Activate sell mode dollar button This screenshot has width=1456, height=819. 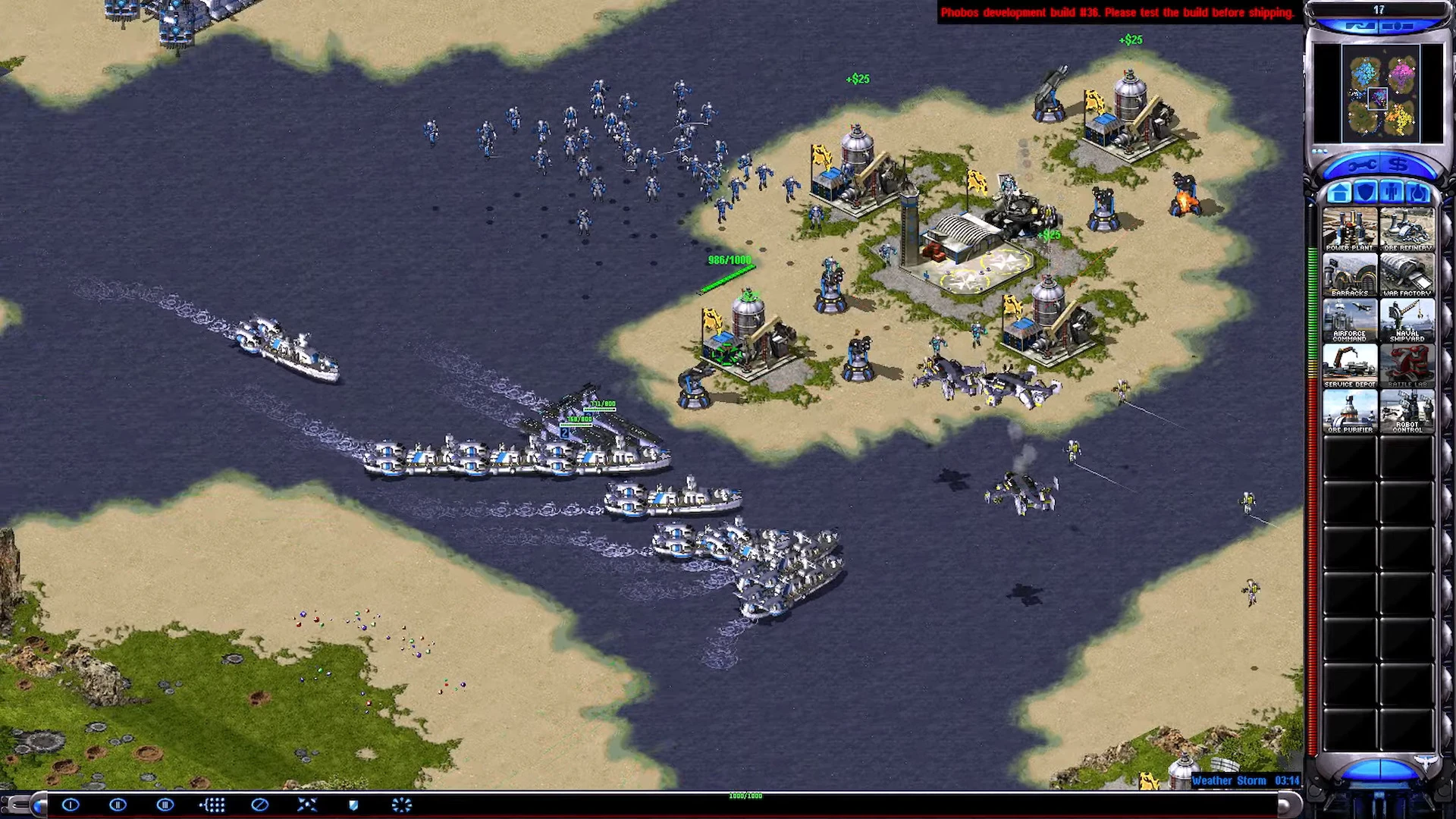coord(1399,165)
